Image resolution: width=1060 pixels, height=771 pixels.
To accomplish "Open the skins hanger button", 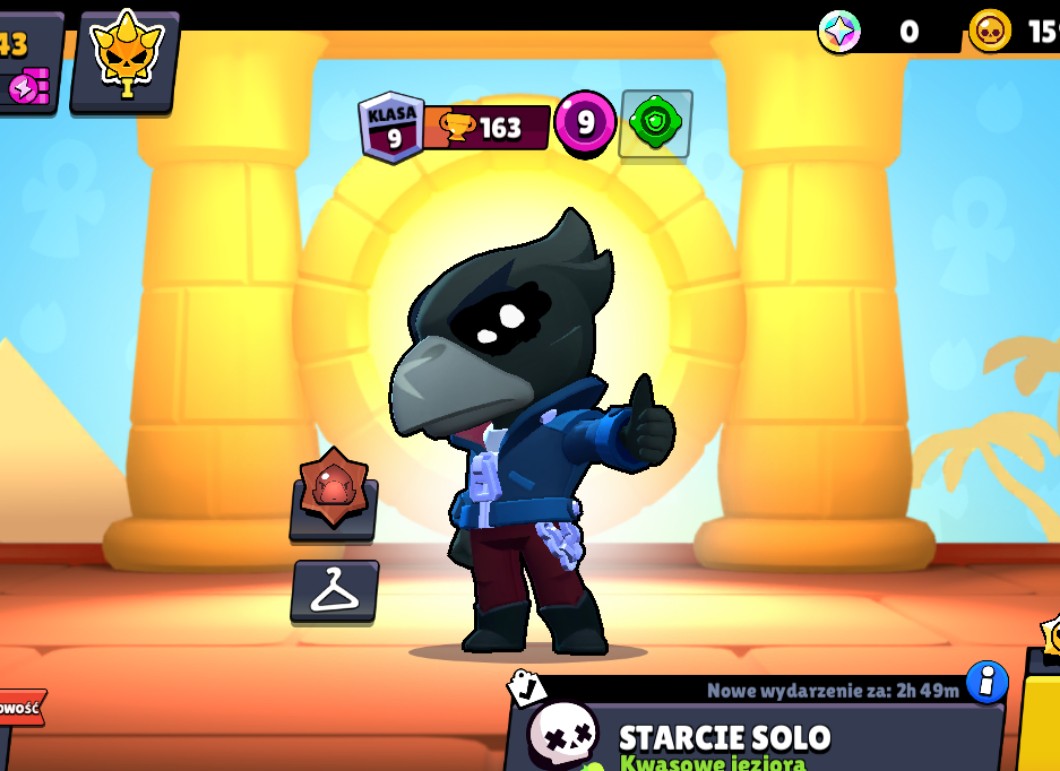I will pos(335,591).
